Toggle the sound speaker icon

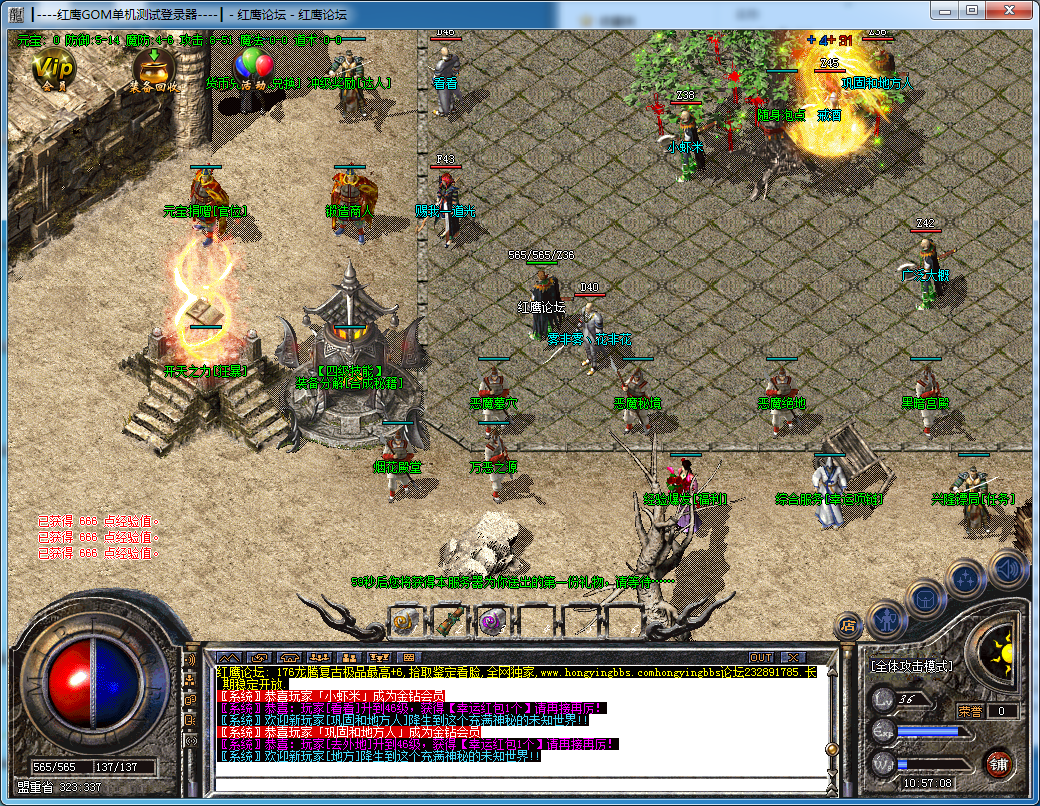click(x=1008, y=568)
